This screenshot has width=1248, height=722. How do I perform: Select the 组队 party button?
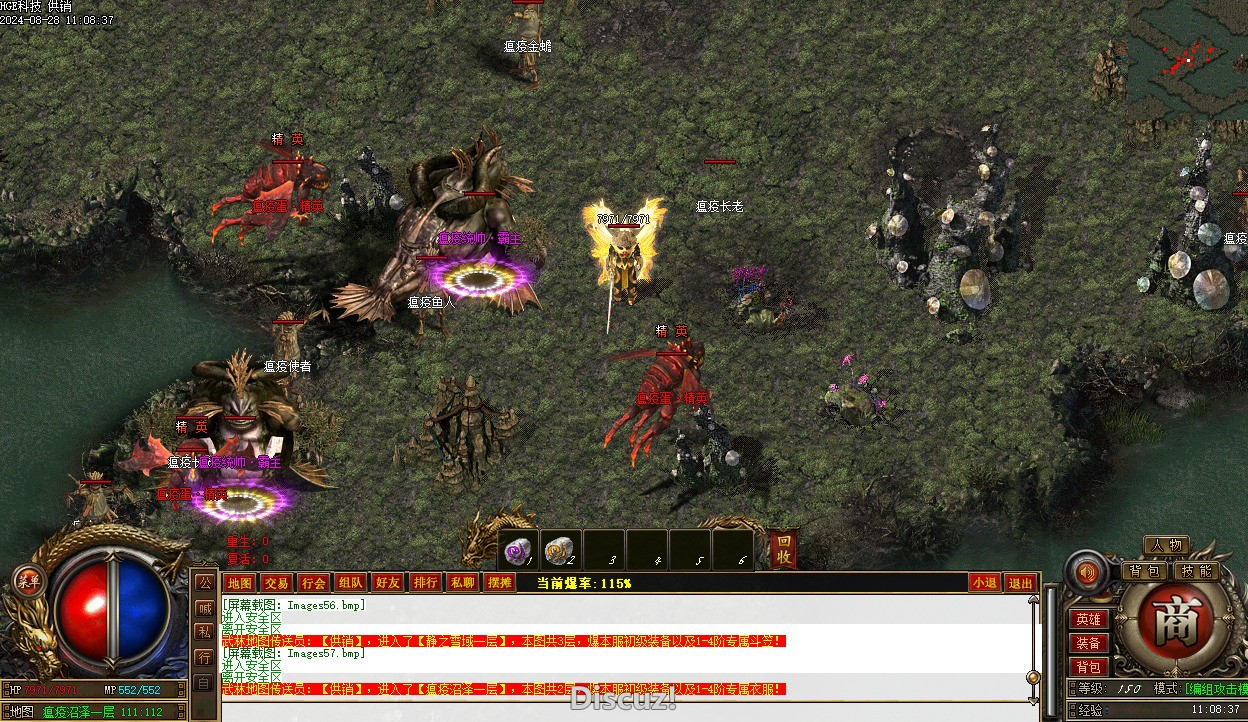350,583
